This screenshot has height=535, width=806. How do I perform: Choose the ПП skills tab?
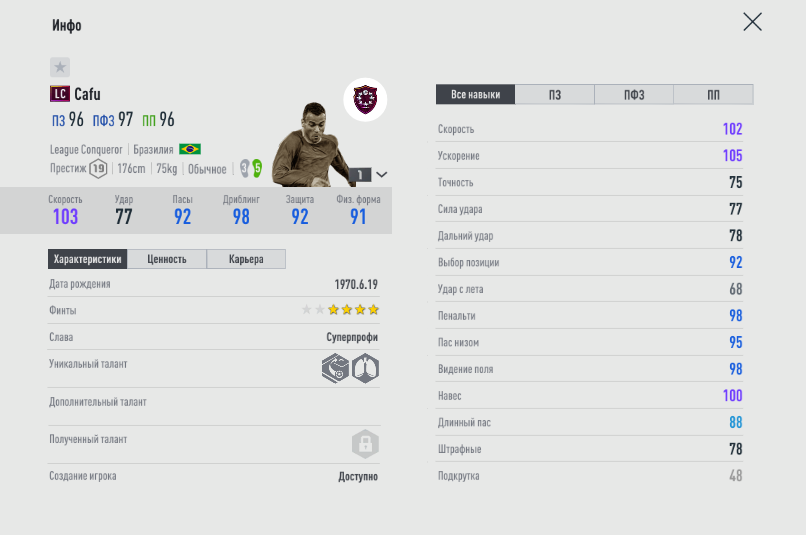pyautogui.click(x=713, y=95)
